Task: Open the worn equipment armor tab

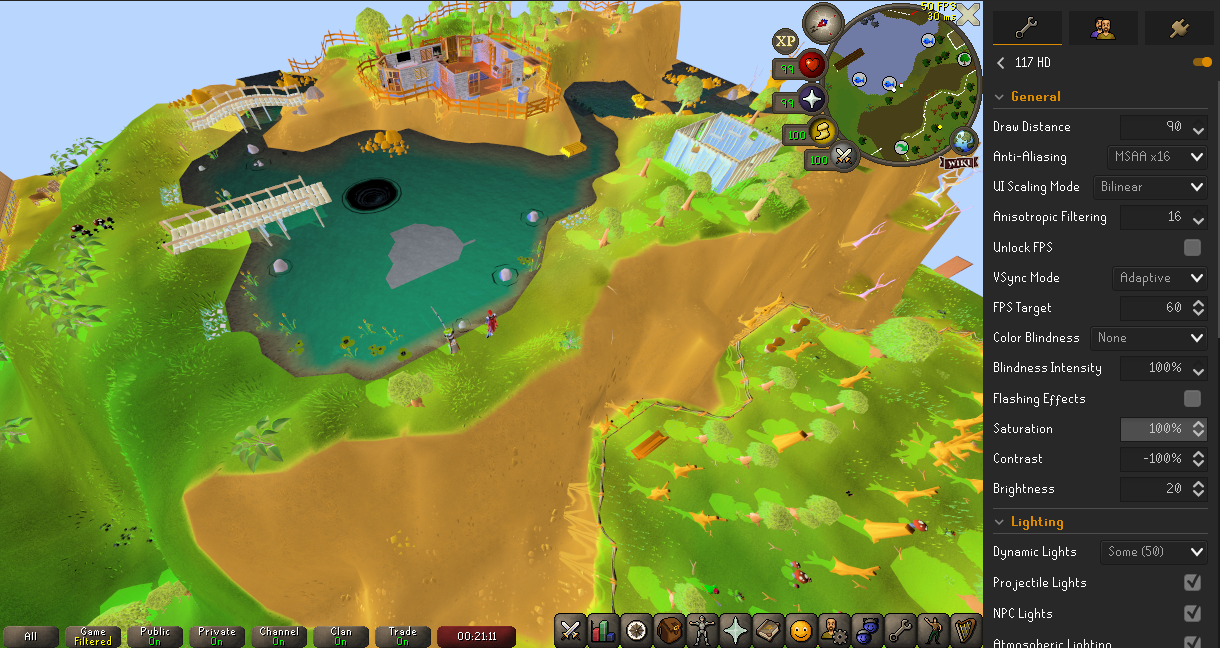Action: 702,630
